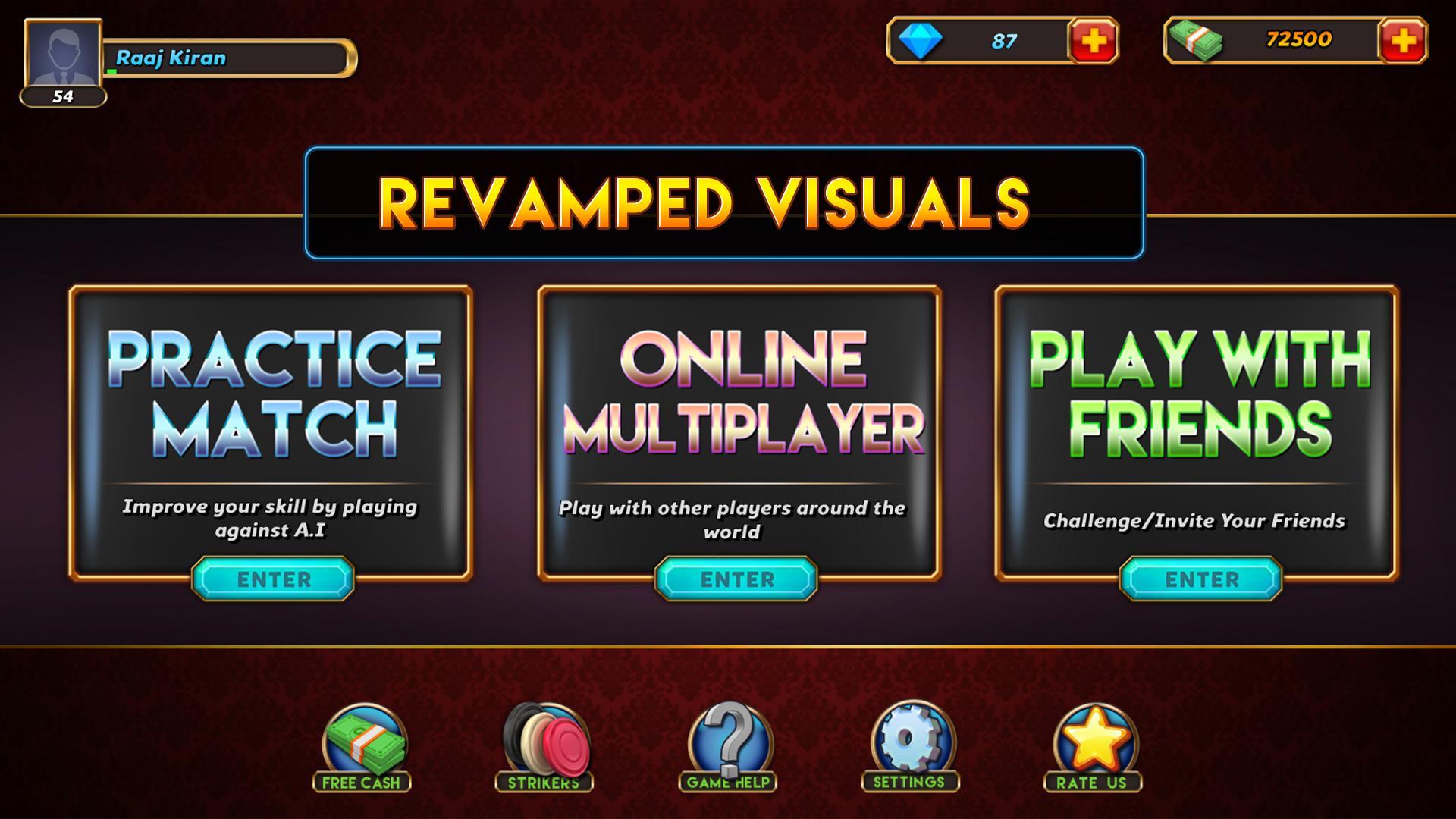Image resolution: width=1456 pixels, height=819 pixels.
Task: Open the Strikers shop
Action: pos(544,747)
